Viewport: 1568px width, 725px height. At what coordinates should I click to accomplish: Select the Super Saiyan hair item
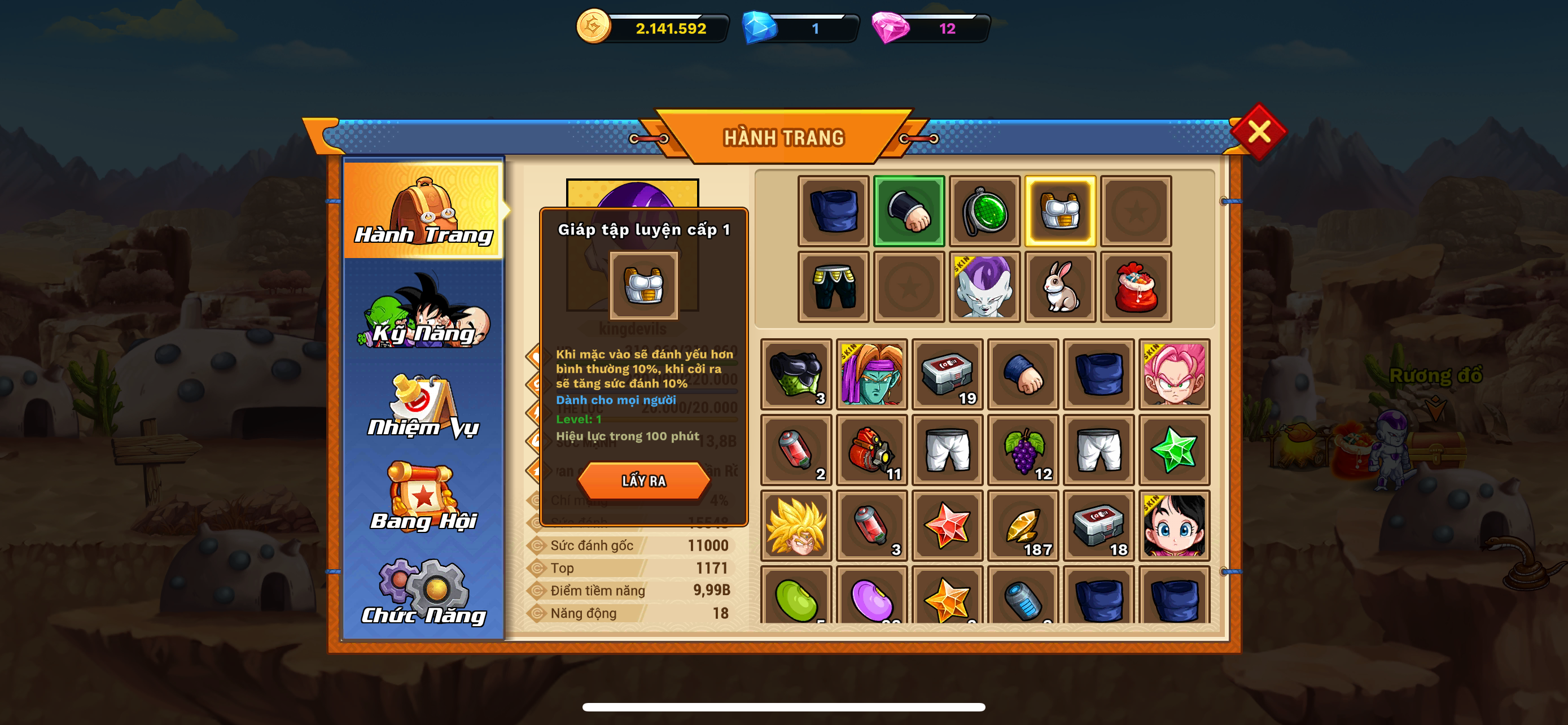tap(796, 525)
